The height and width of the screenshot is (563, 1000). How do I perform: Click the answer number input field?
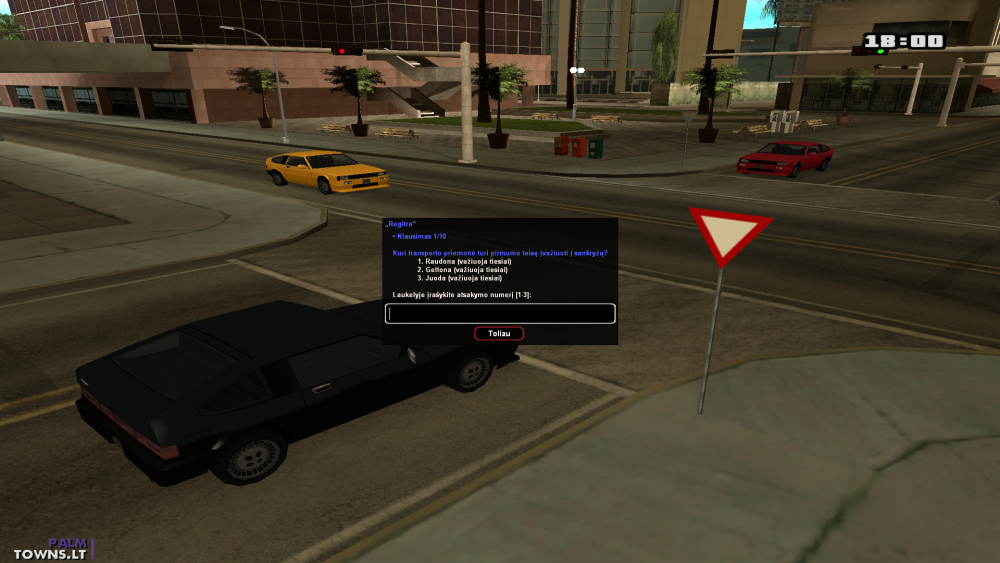click(x=499, y=314)
